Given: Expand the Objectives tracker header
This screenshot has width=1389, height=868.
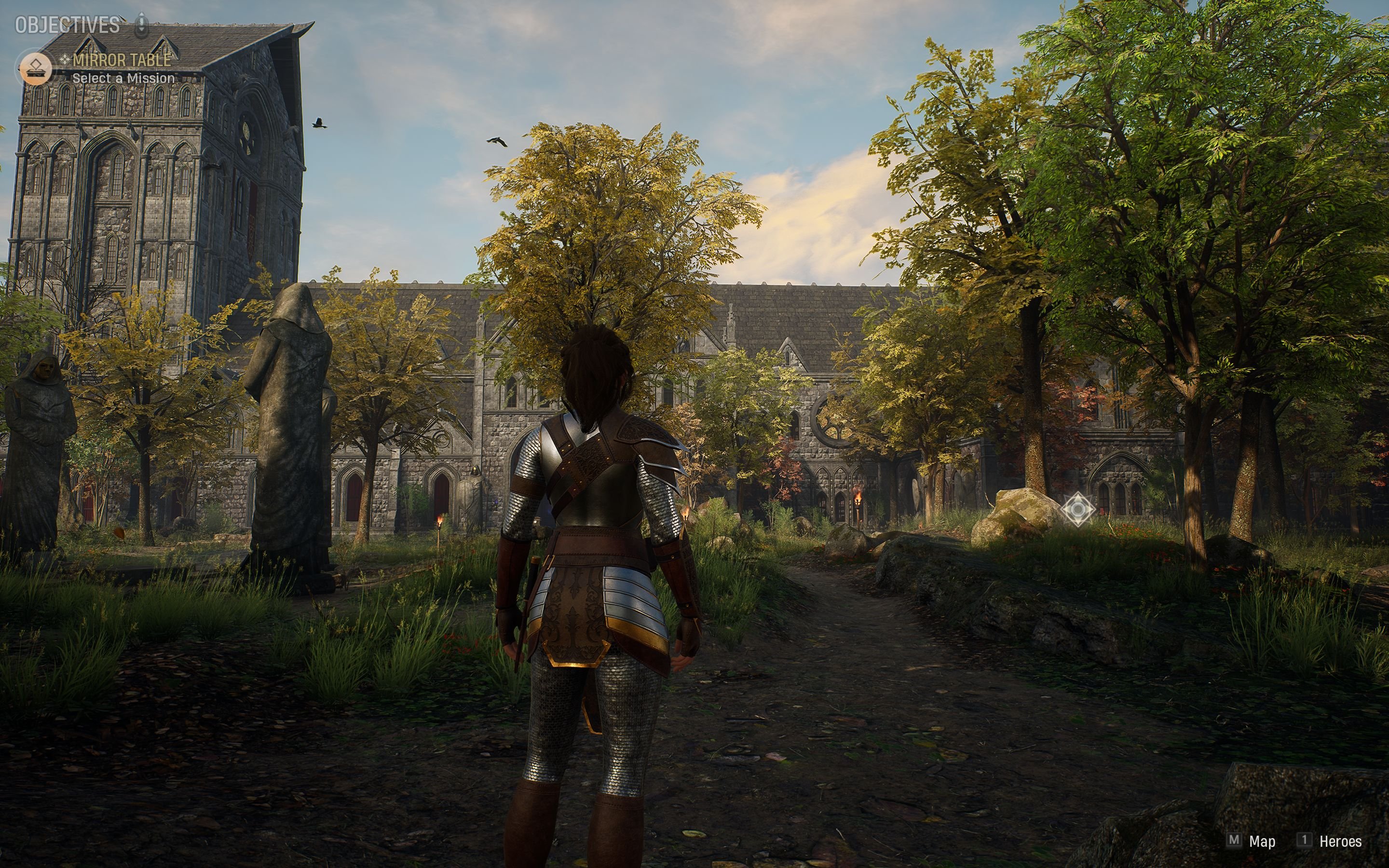Looking at the screenshot, I should 68,25.
